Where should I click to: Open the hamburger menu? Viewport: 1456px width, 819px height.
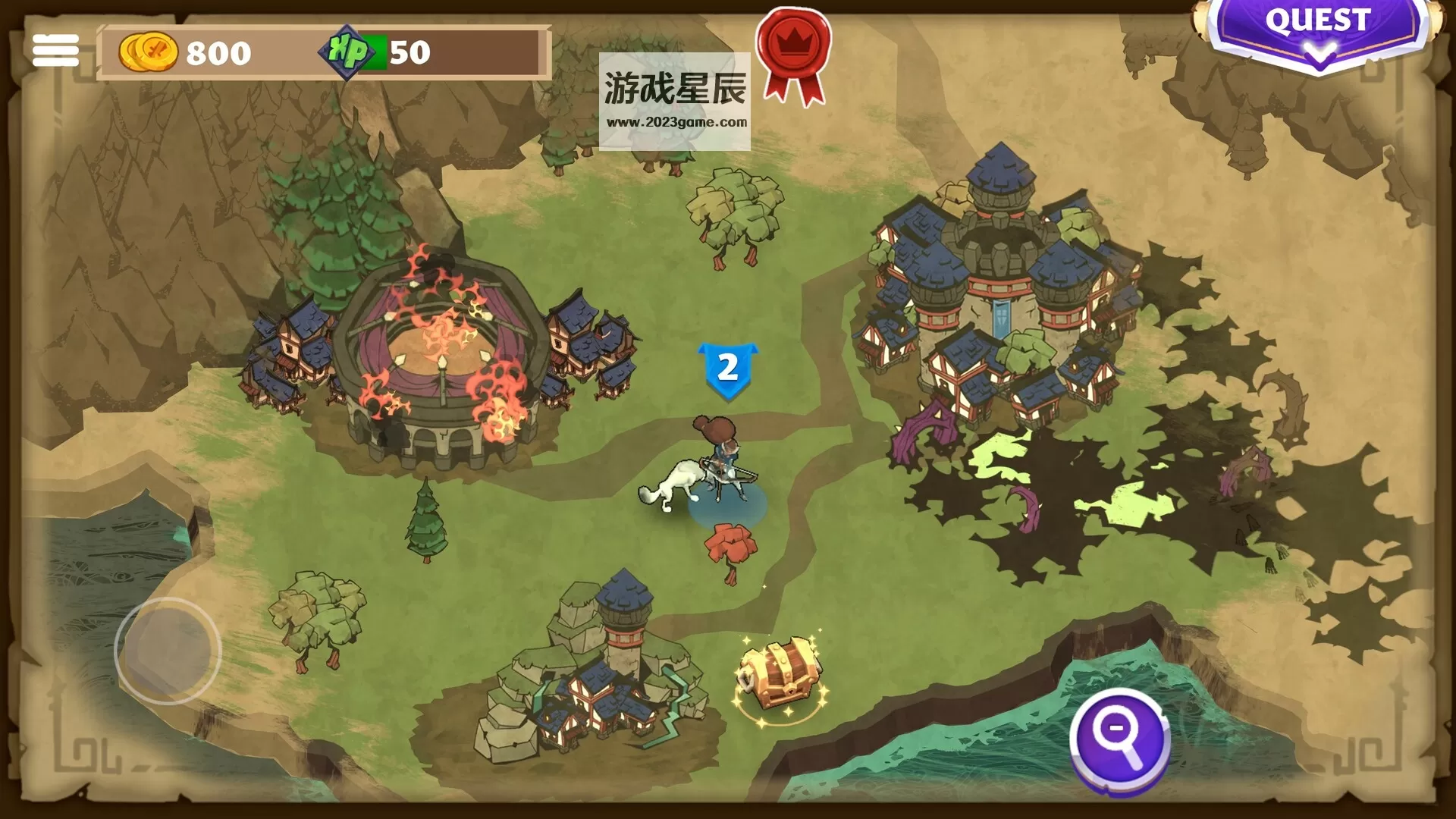55,51
